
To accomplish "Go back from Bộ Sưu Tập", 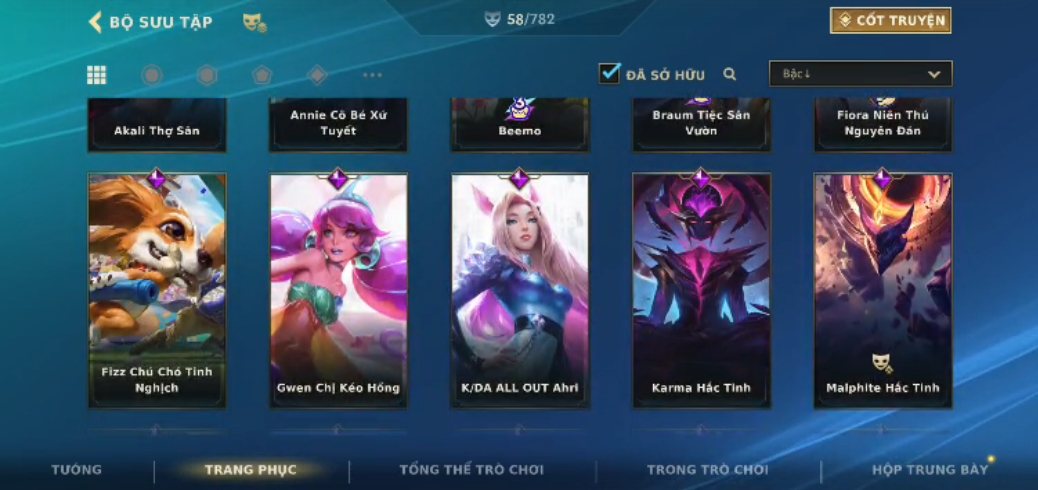I will (96, 22).
